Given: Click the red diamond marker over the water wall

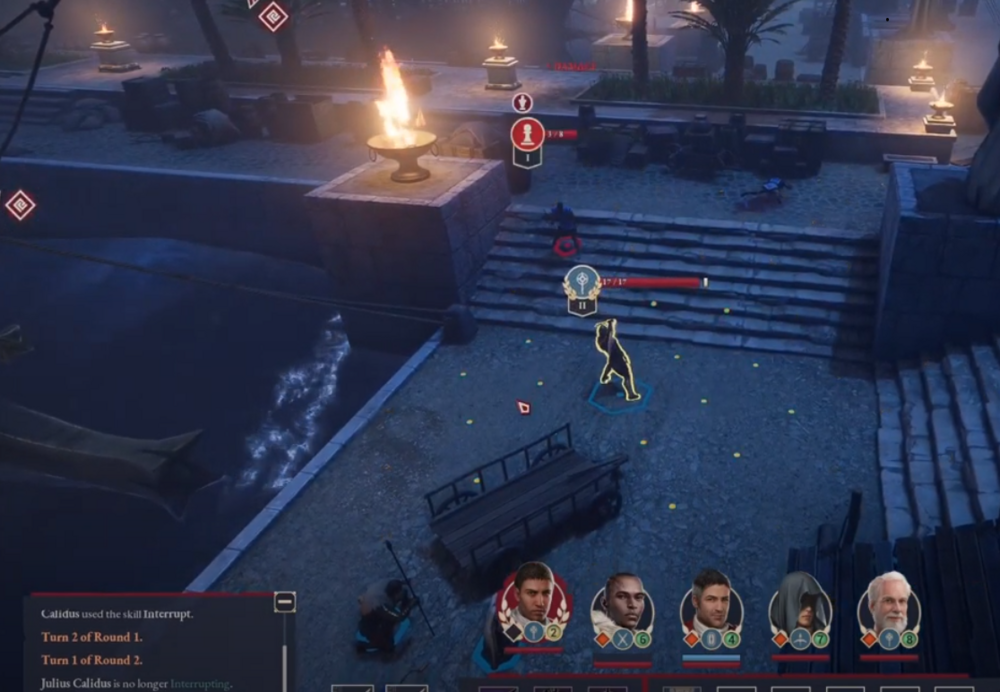Looking at the screenshot, I should tap(19, 205).
